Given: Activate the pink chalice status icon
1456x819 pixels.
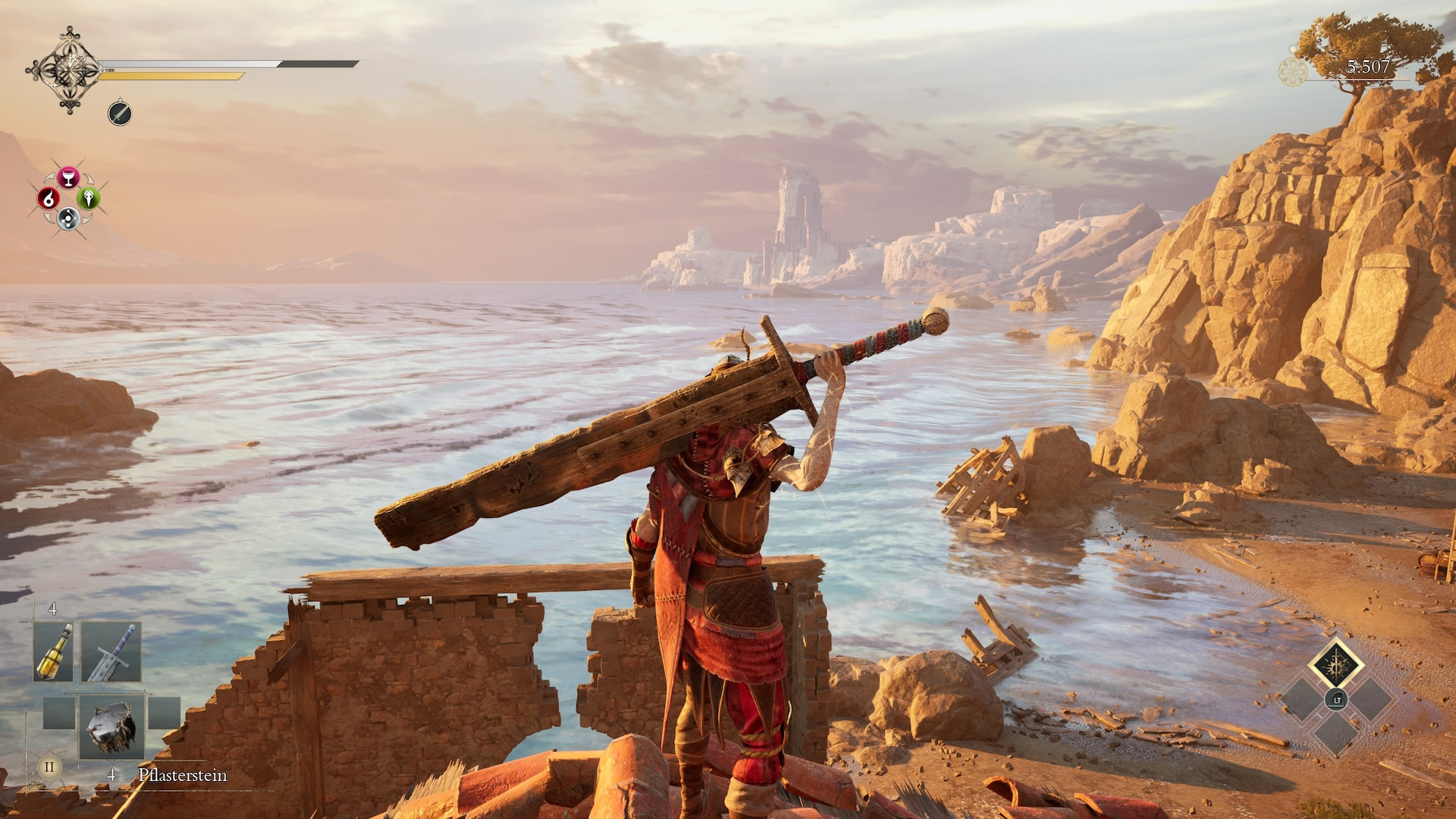Looking at the screenshot, I should coord(68,177).
